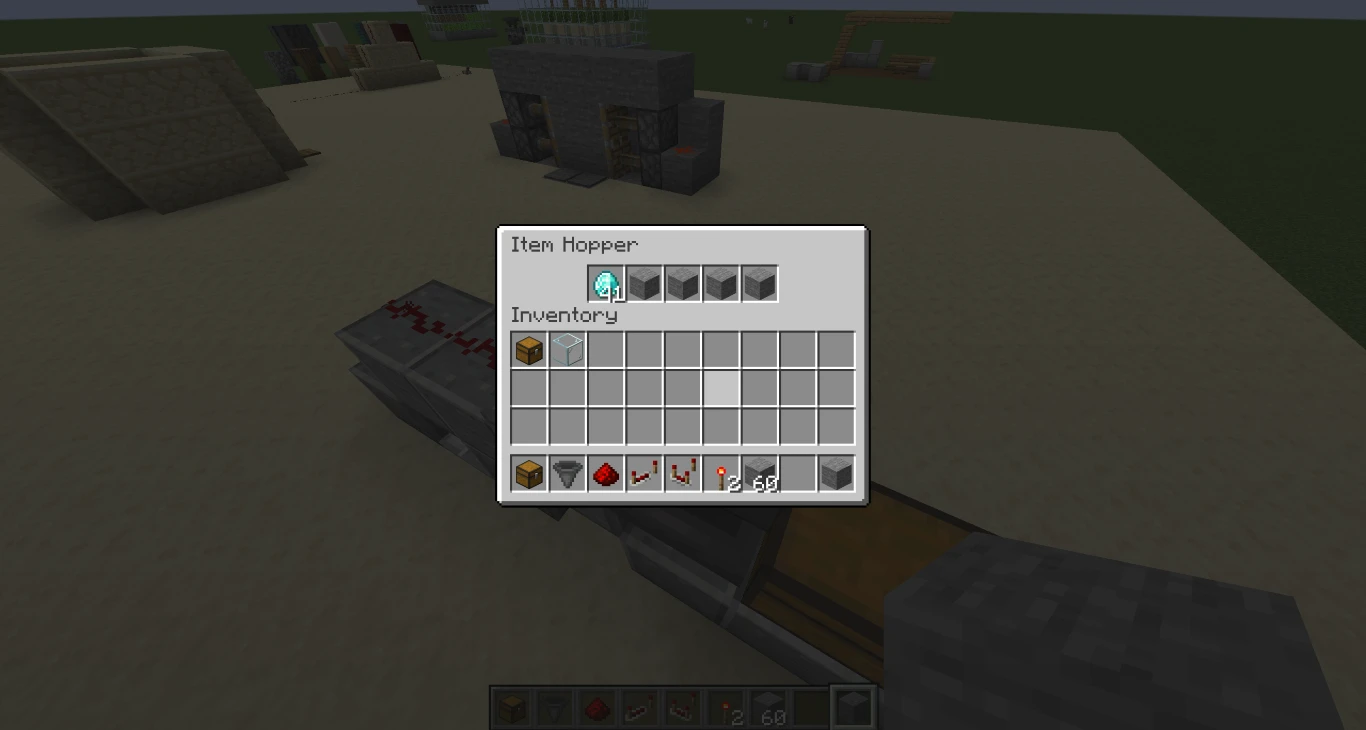
Task: Pick up the stack of 41 diamonds
Action: 606,283
